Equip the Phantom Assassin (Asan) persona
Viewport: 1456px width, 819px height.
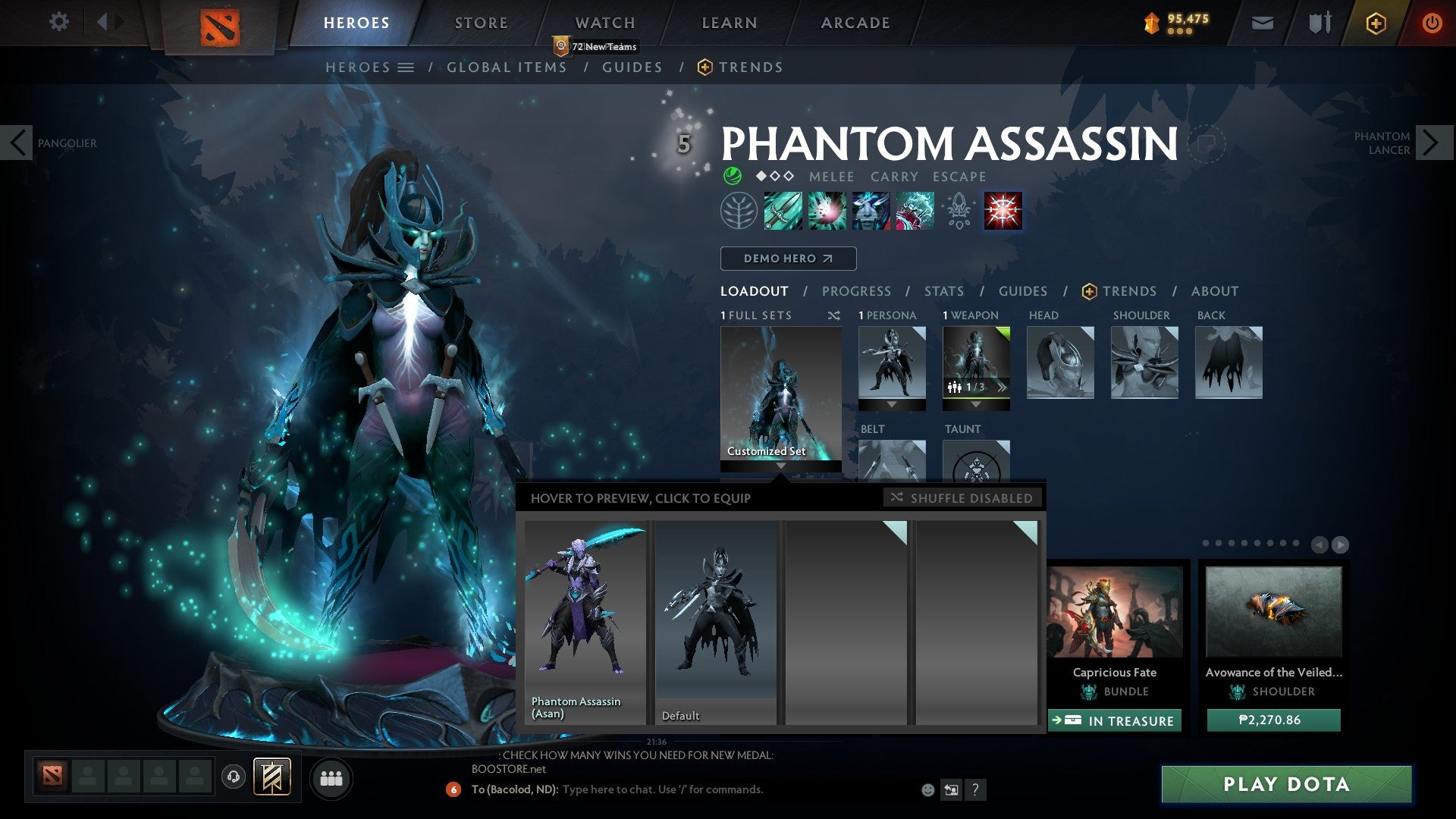click(584, 622)
